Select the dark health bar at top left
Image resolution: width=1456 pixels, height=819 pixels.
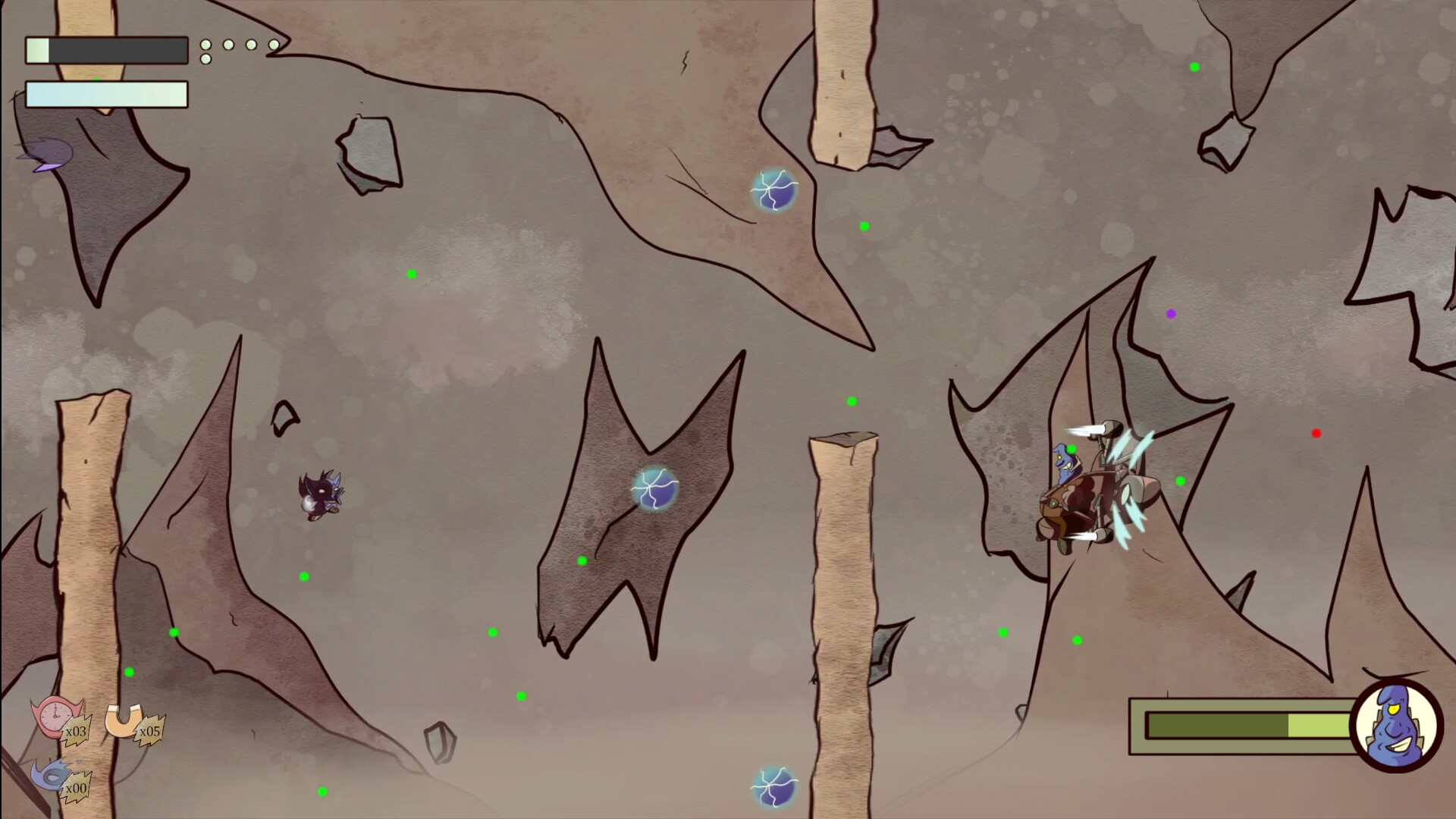(106, 49)
